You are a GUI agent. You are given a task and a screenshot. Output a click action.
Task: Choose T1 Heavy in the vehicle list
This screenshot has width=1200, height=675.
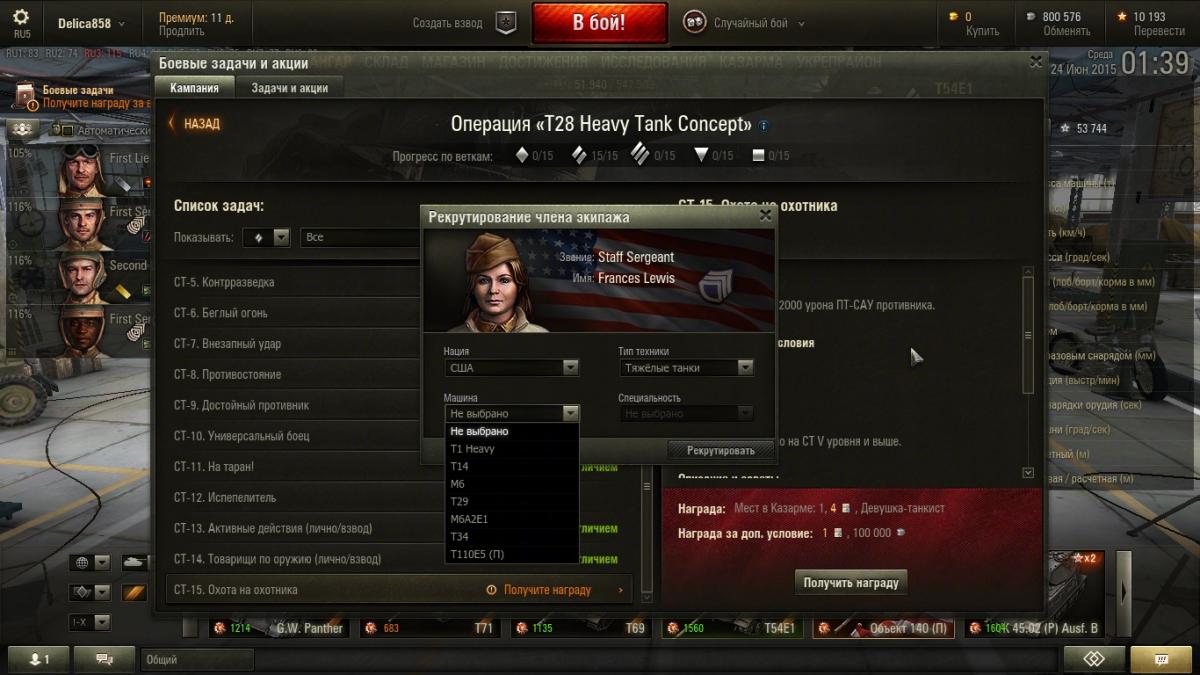pos(472,449)
